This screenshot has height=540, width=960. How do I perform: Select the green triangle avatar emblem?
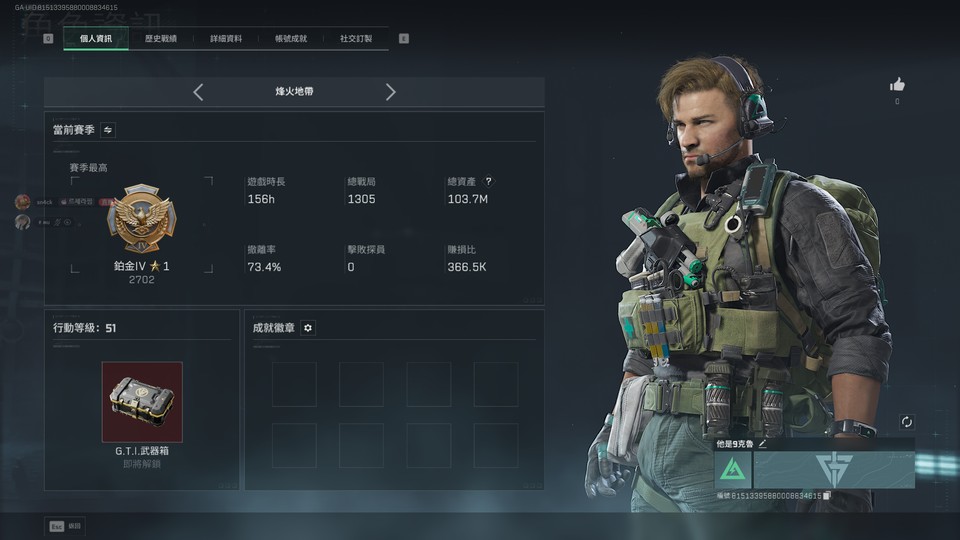(x=733, y=469)
